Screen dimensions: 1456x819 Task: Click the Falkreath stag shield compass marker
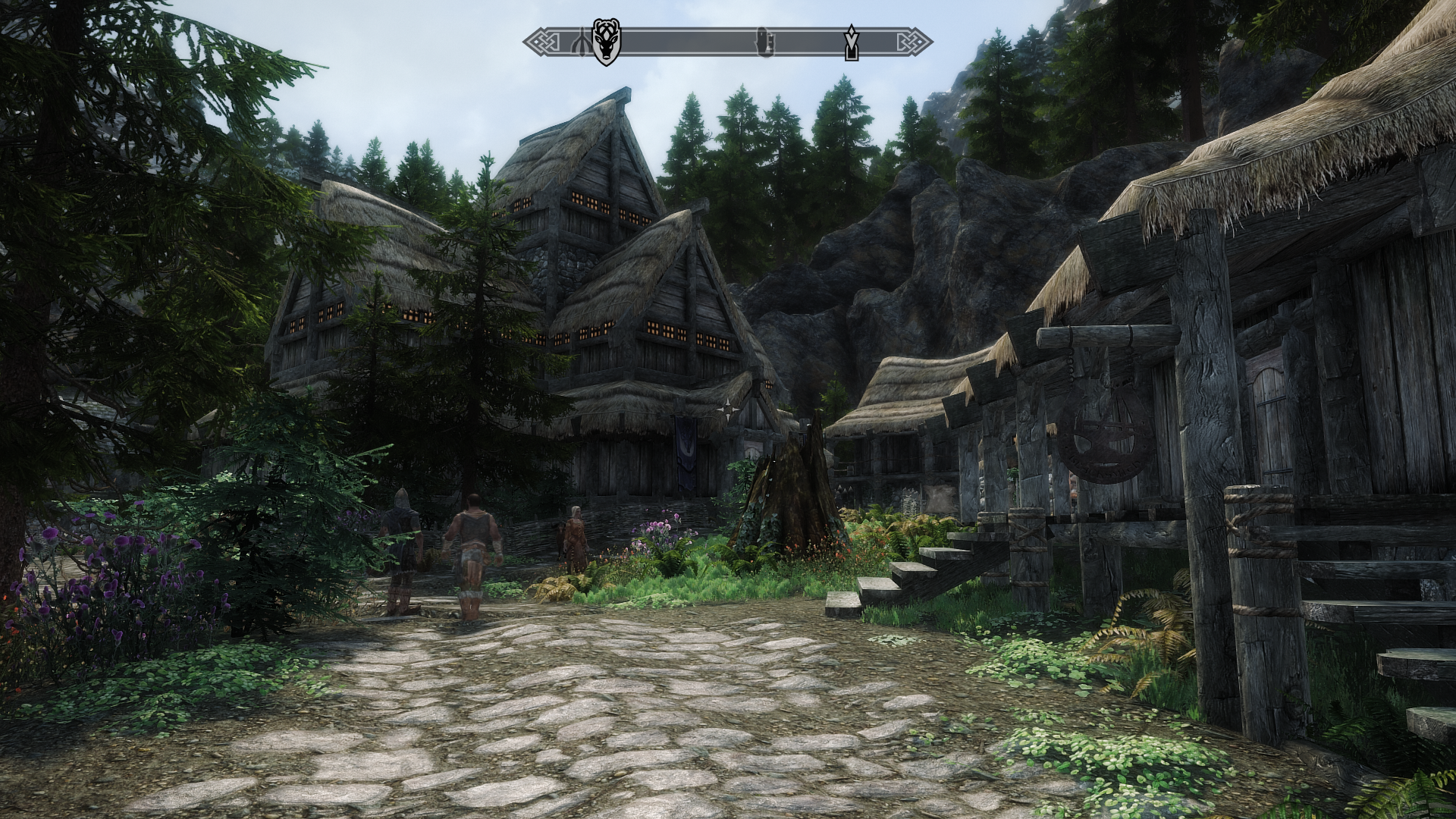tap(604, 42)
